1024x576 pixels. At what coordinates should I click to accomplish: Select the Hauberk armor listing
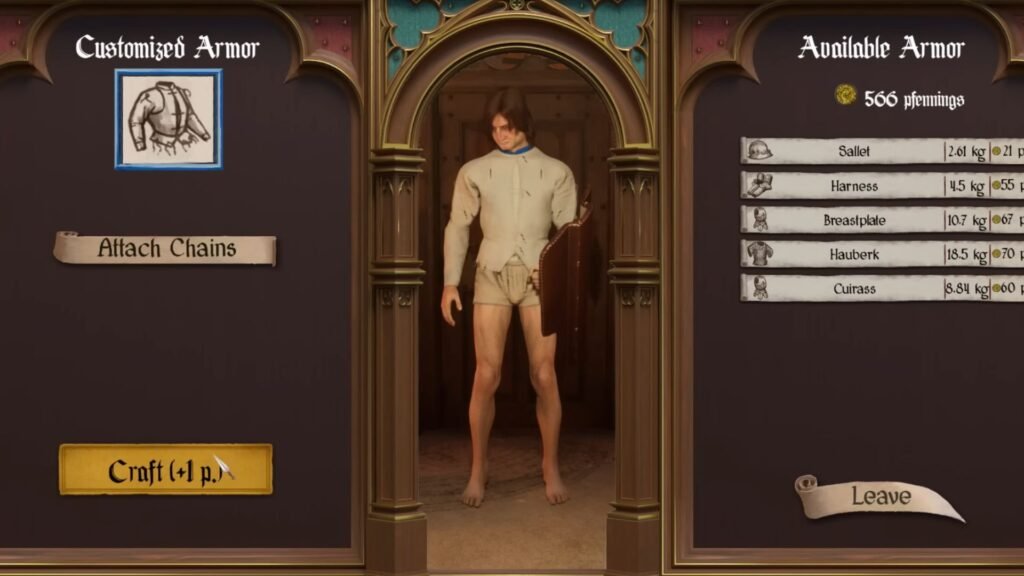(x=854, y=254)
